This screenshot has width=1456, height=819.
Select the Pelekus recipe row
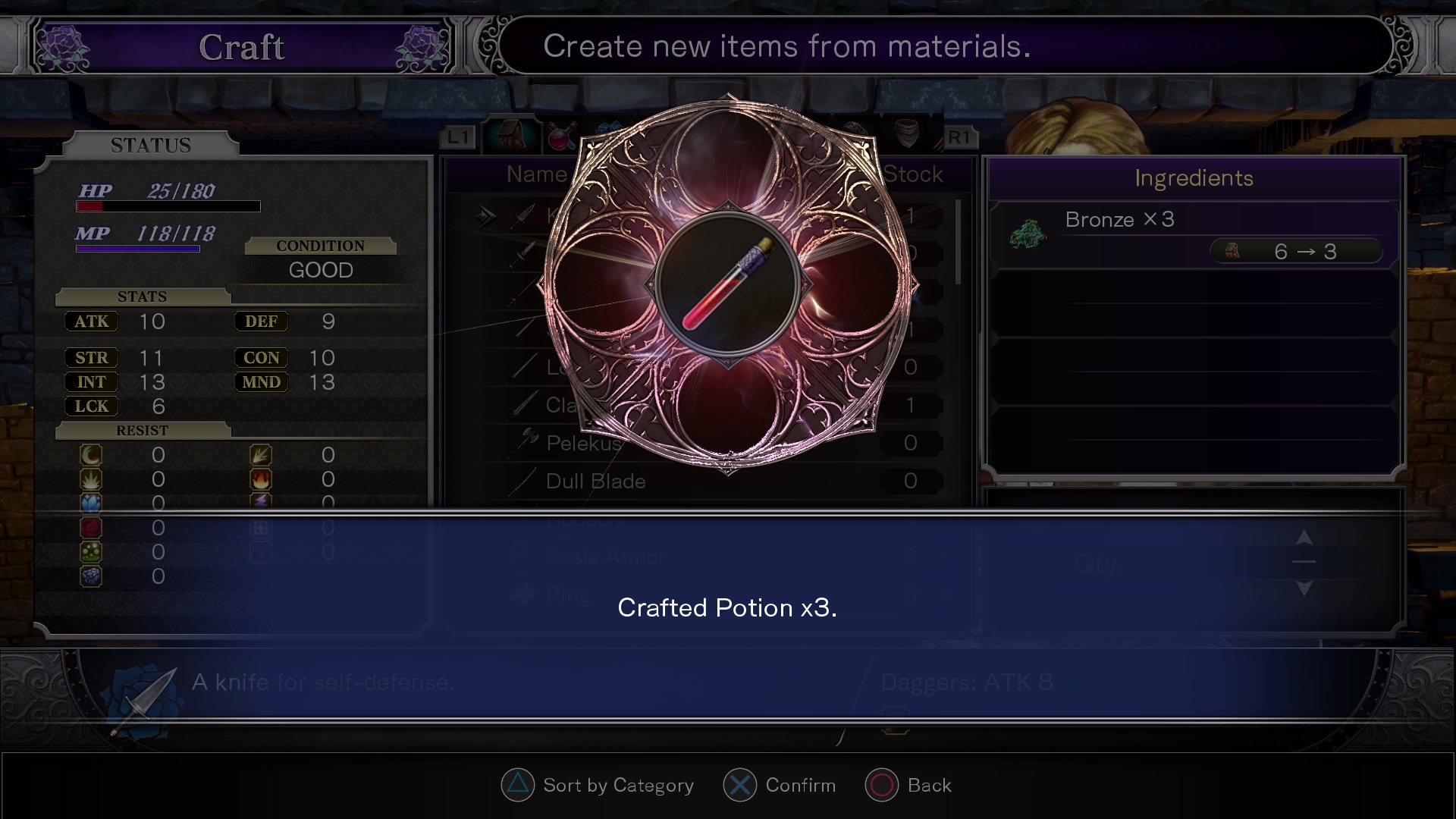(x=584, y=443)
